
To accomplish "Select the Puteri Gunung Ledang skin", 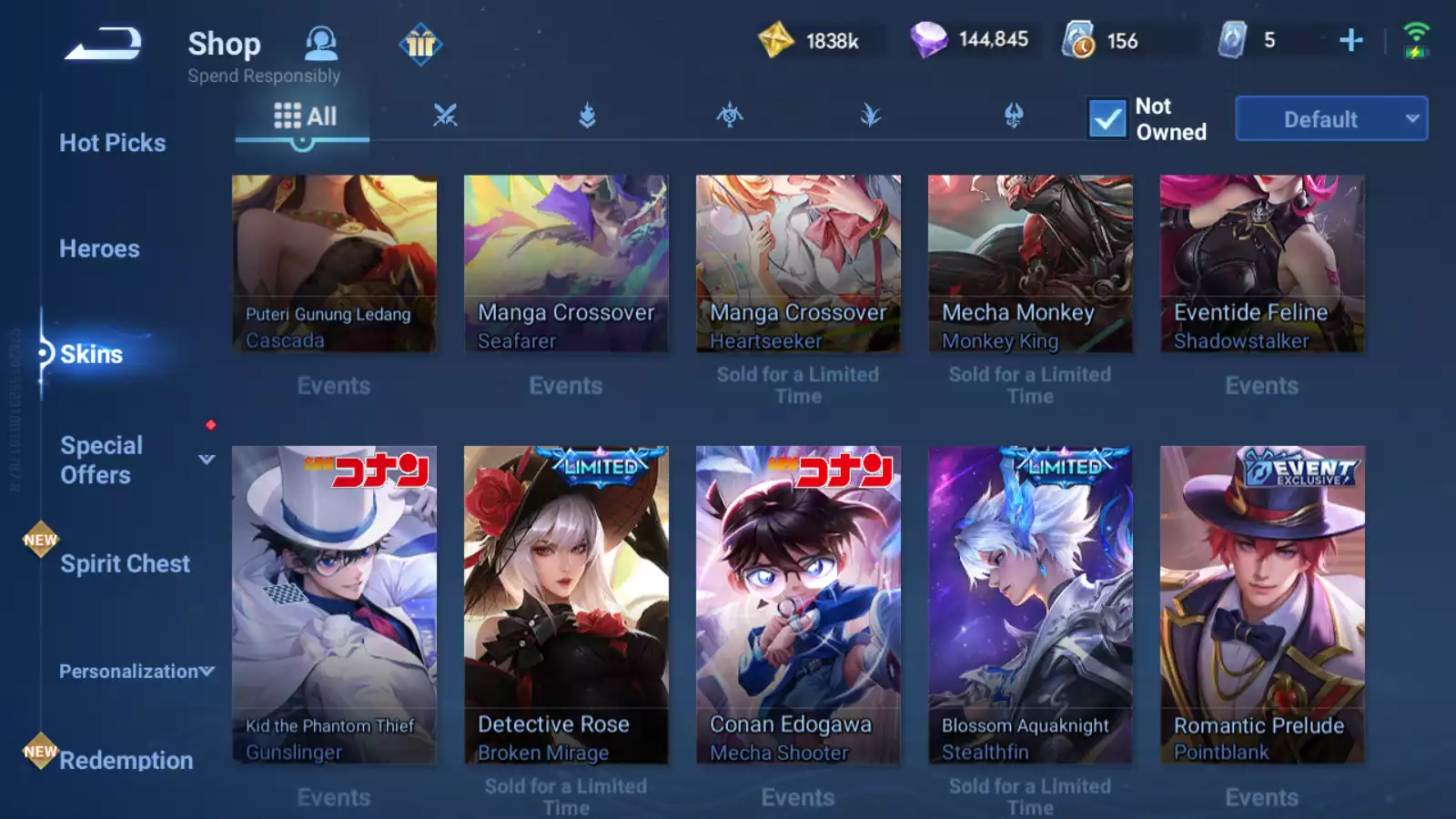I will [334, 264].
